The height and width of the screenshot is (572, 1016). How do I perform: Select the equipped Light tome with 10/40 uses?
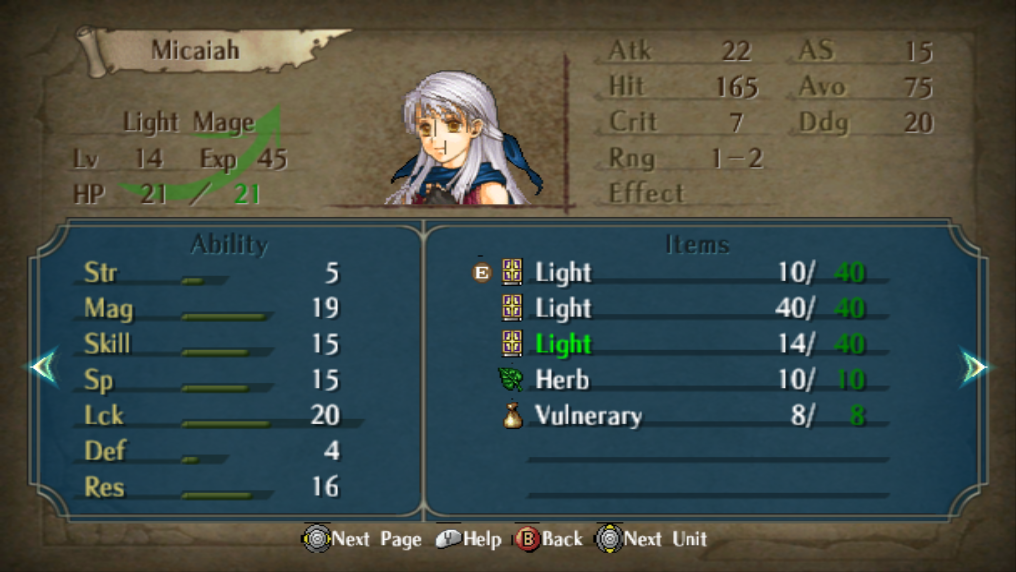point(563,273)
